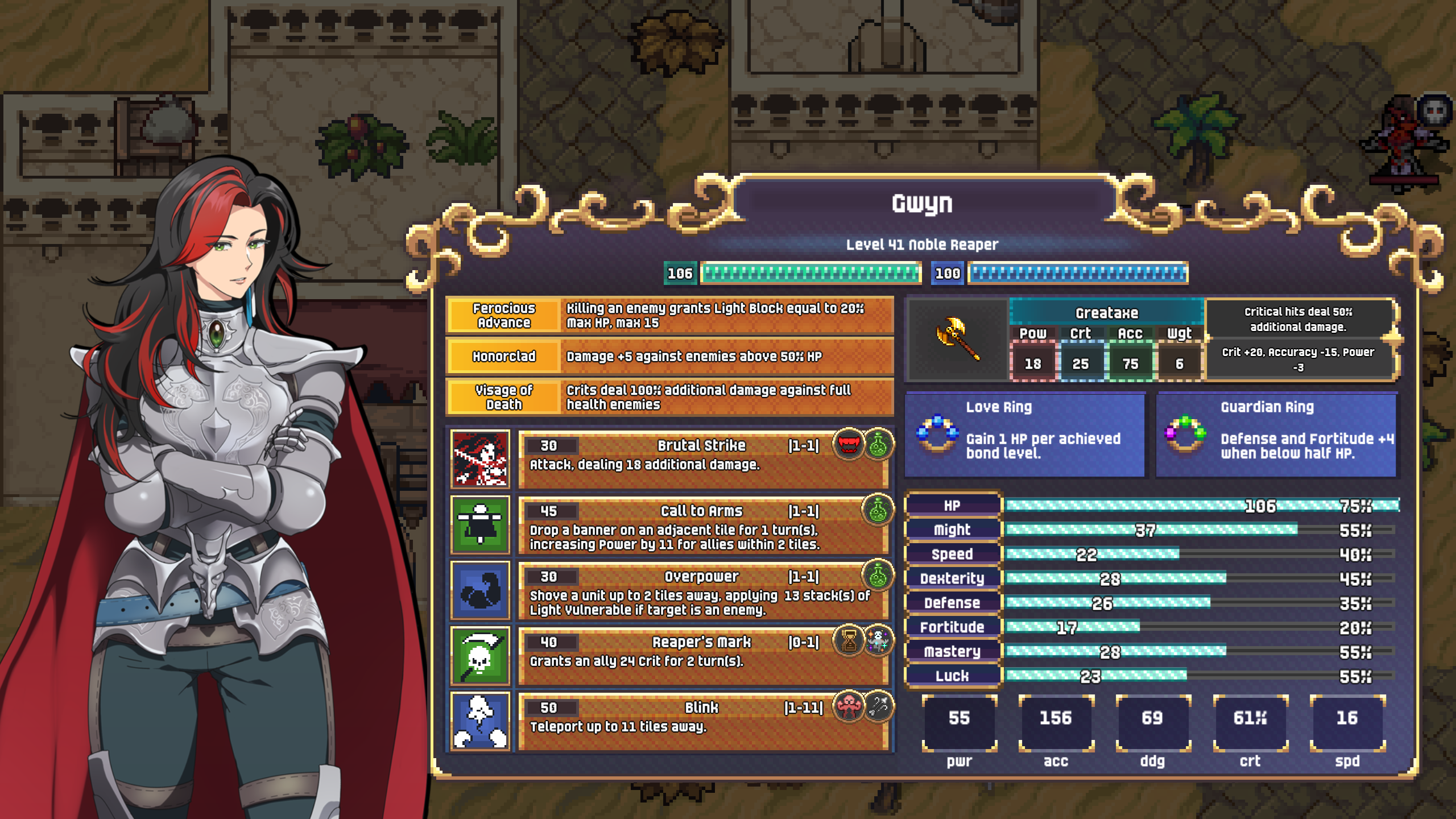Select the Overpower flexed-arm skill icon
1456x819 pixels.
point(480,590)
